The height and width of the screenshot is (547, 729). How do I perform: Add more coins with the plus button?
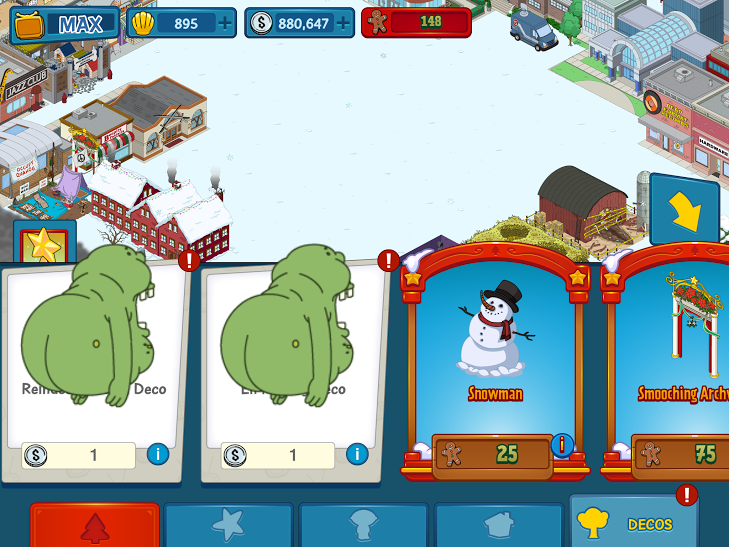pos(343,23)
